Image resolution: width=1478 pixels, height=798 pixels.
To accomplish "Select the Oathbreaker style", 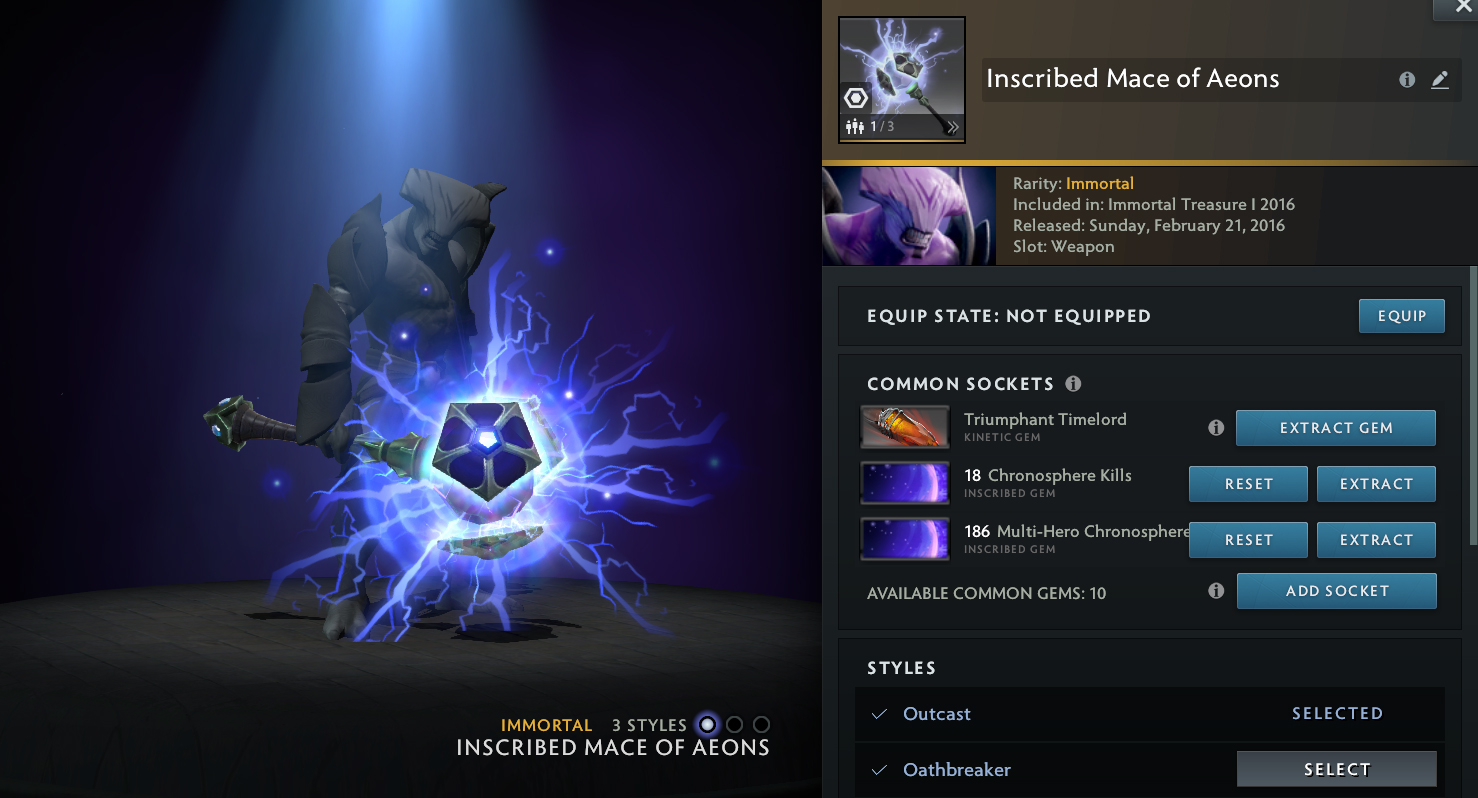I will pyautogui.click(x=1336, y=769).
